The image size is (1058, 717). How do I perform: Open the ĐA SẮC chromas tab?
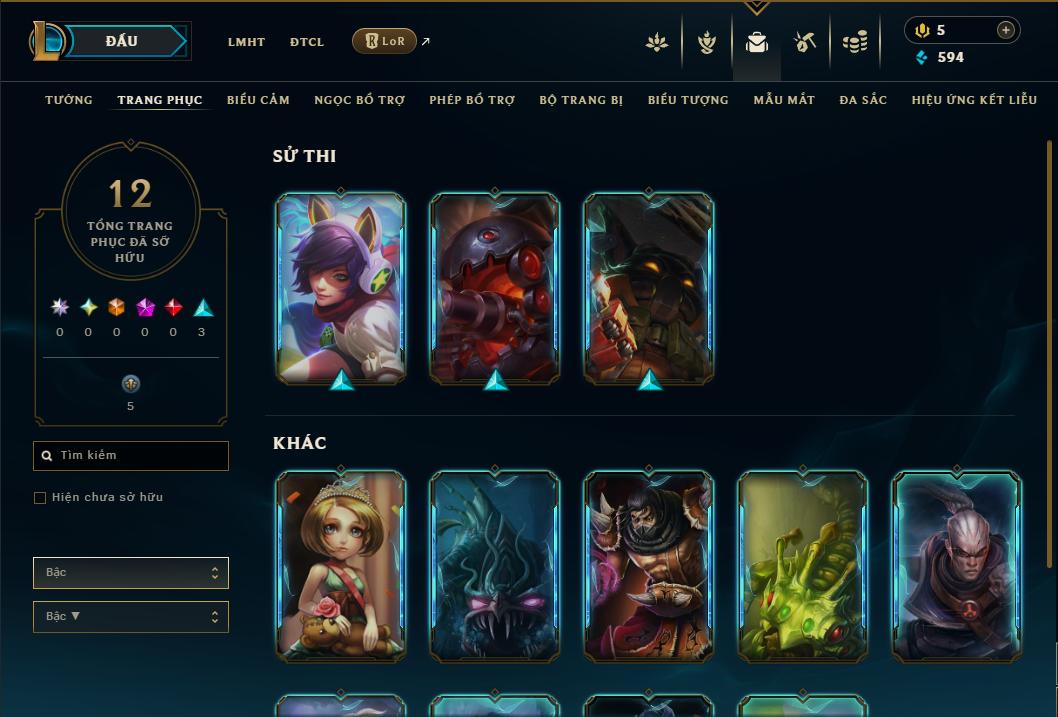click(863, 100)
